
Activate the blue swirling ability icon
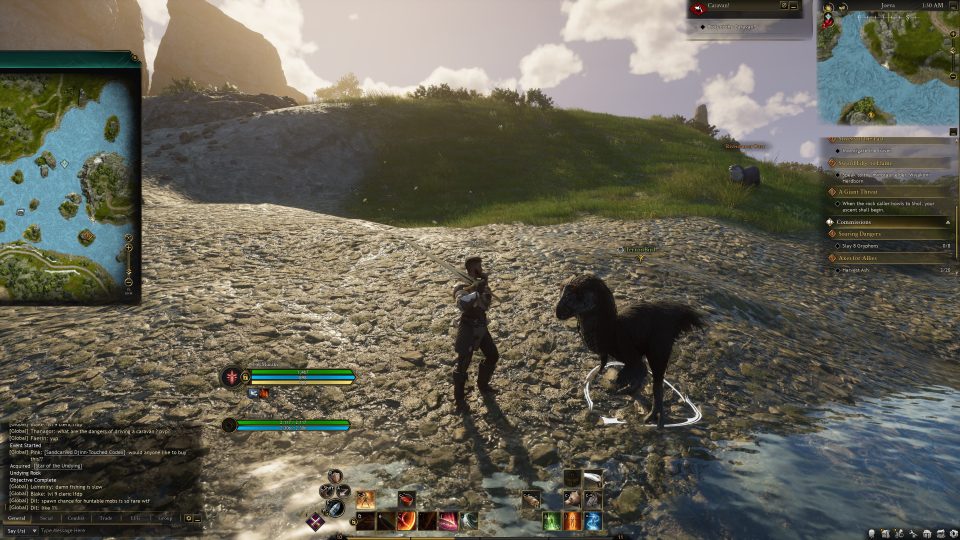point(593,521)
